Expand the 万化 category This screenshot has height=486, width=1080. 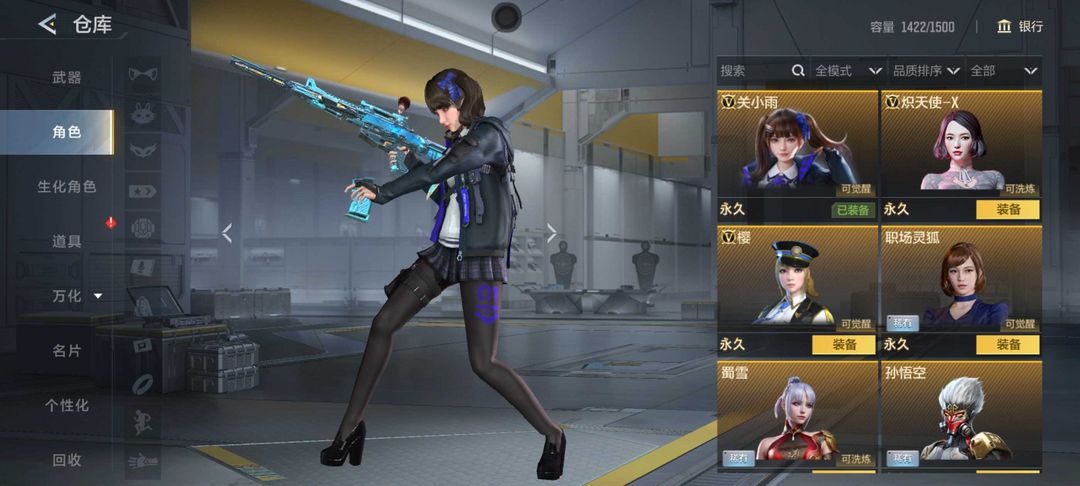76,296
